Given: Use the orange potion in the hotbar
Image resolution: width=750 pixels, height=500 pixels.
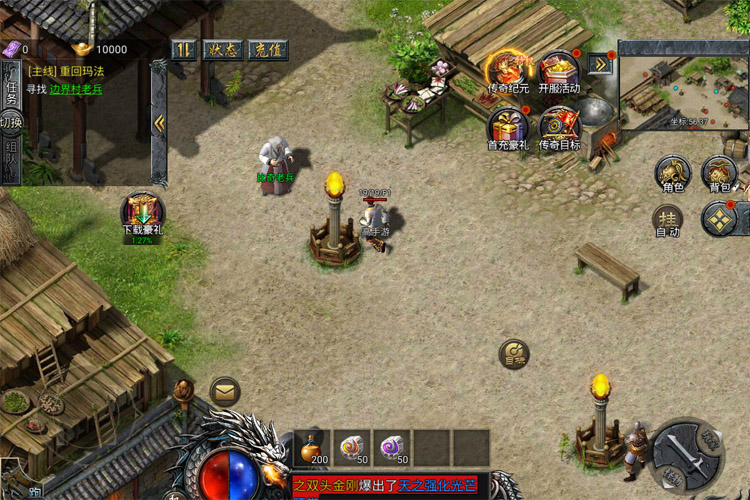Looking at the screenshot, I should pyautogui.click(x=312, y=447).
